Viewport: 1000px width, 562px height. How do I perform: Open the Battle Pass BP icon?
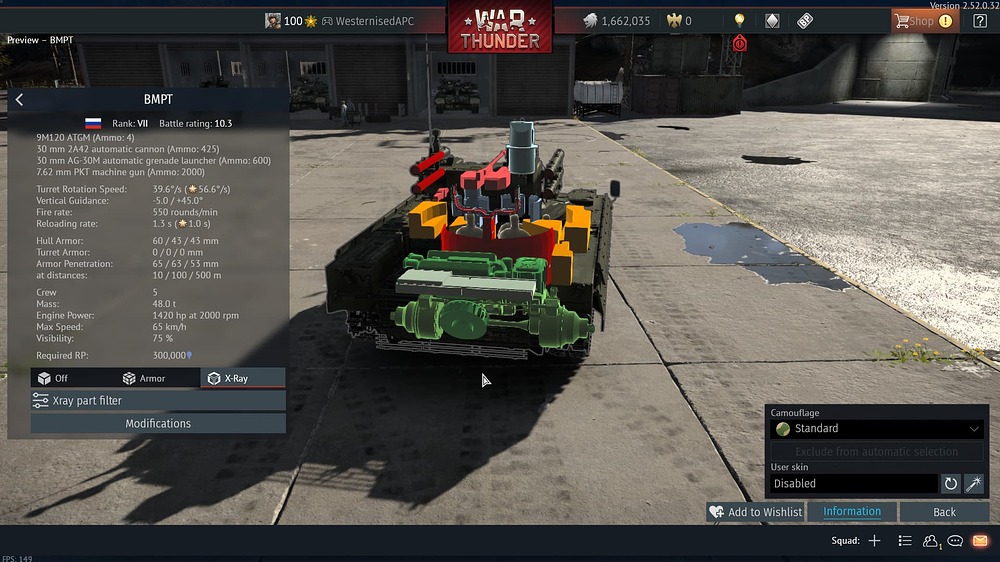(x=805, y=20)
